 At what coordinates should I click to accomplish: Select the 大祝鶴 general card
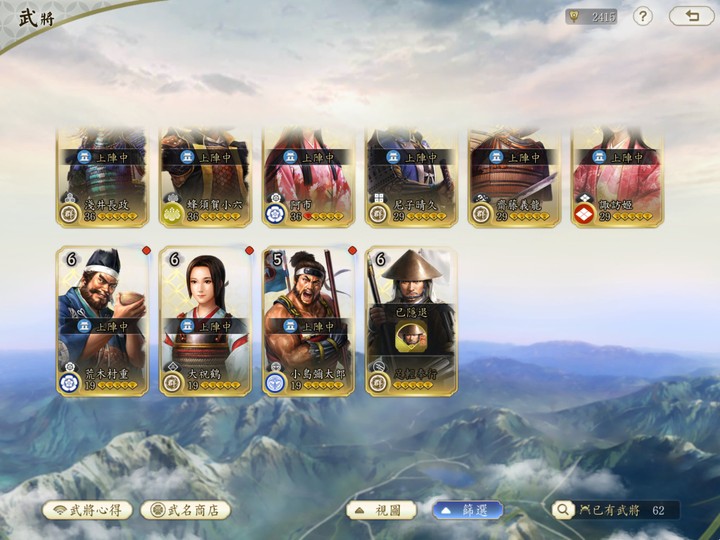point(205,321)
